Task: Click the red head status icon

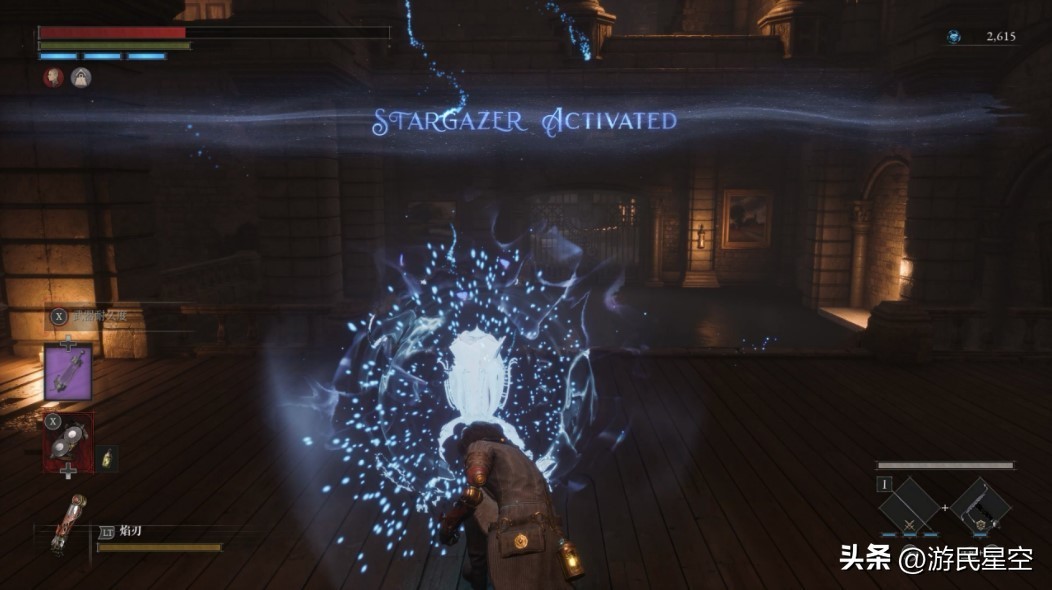Action: point(54,77)
